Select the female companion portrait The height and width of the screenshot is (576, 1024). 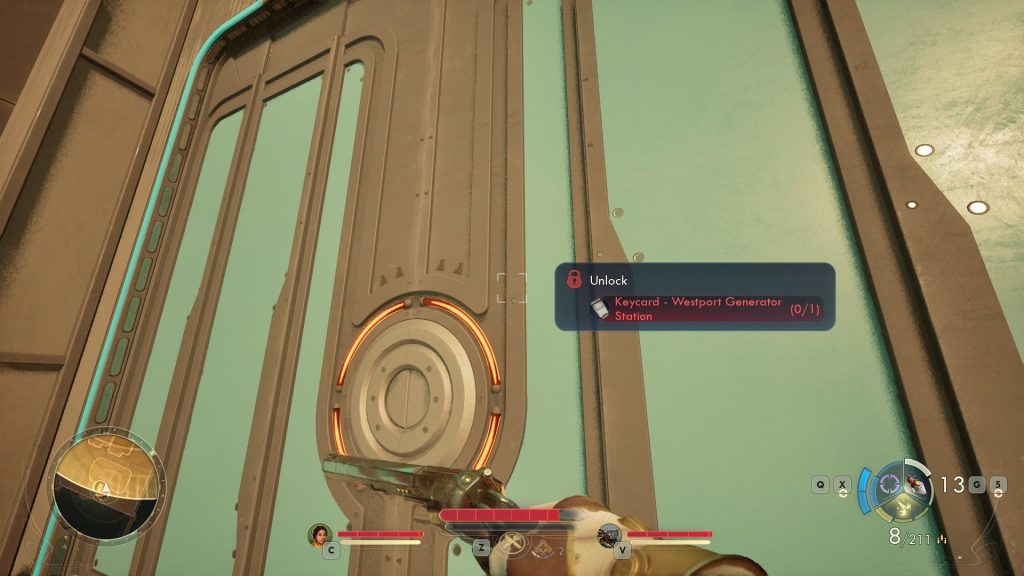coord(320,535)
